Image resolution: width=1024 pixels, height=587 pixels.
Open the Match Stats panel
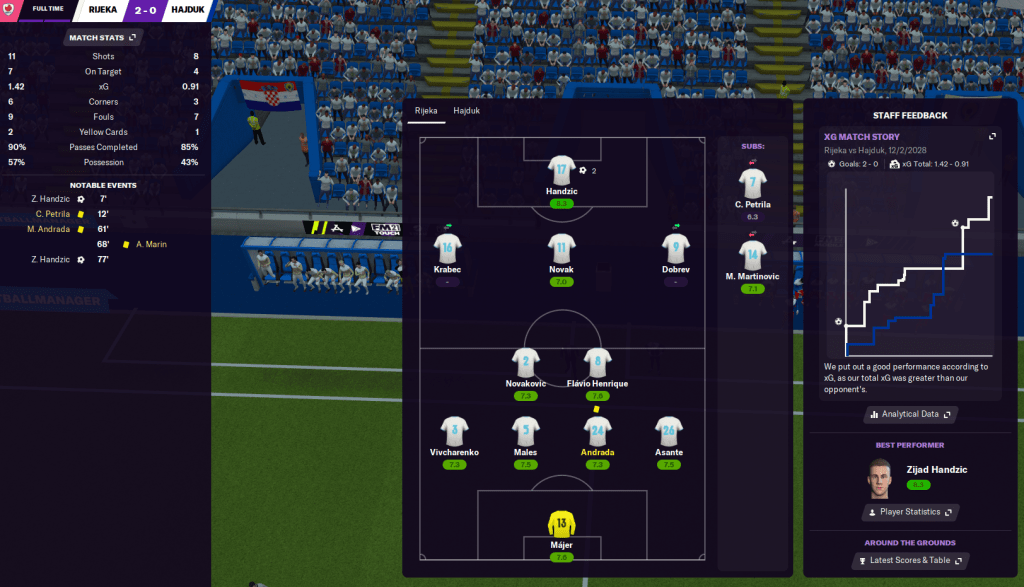pyautogui.click(x=102, y=38)
